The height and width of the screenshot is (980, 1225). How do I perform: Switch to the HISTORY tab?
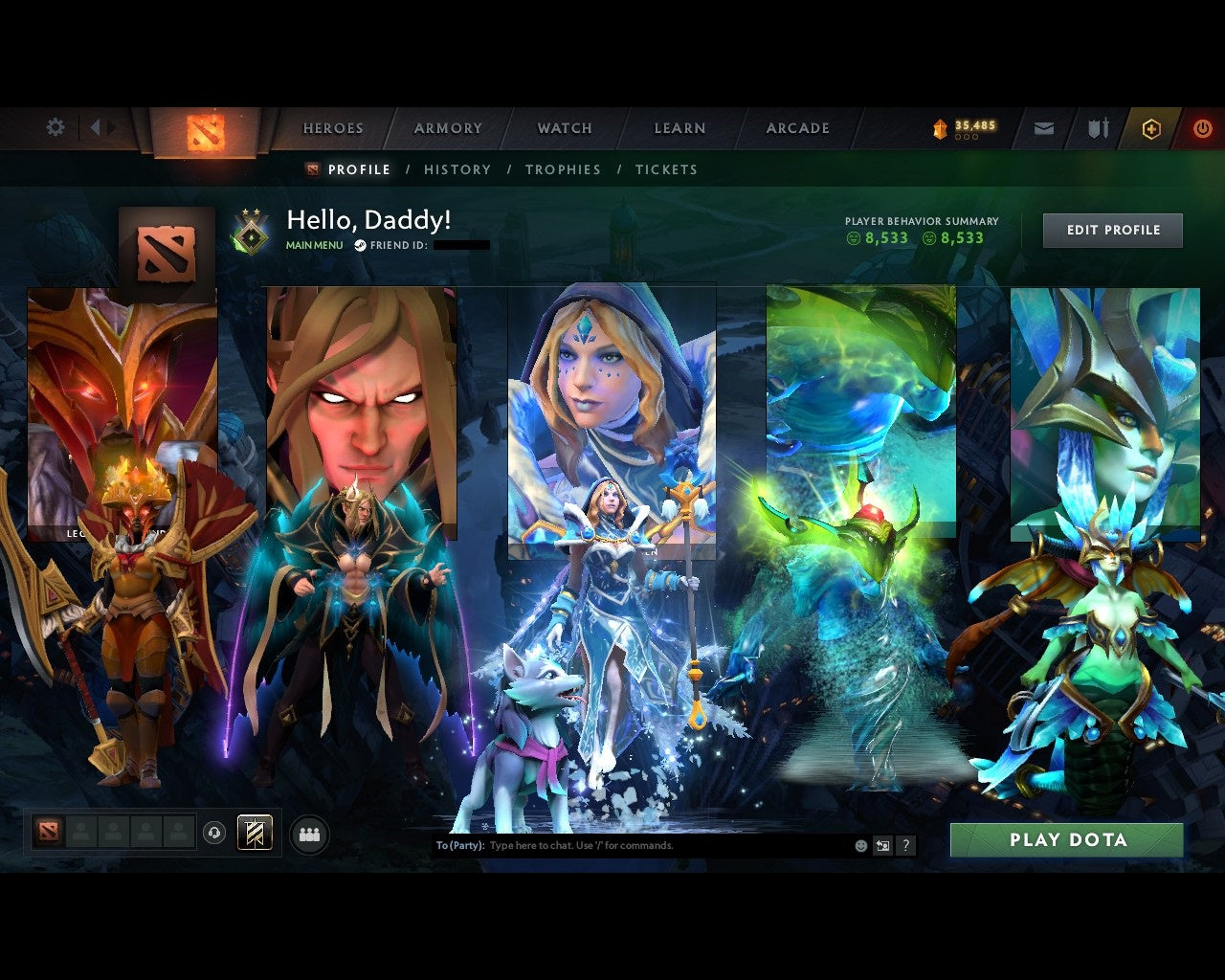[457, 169]
